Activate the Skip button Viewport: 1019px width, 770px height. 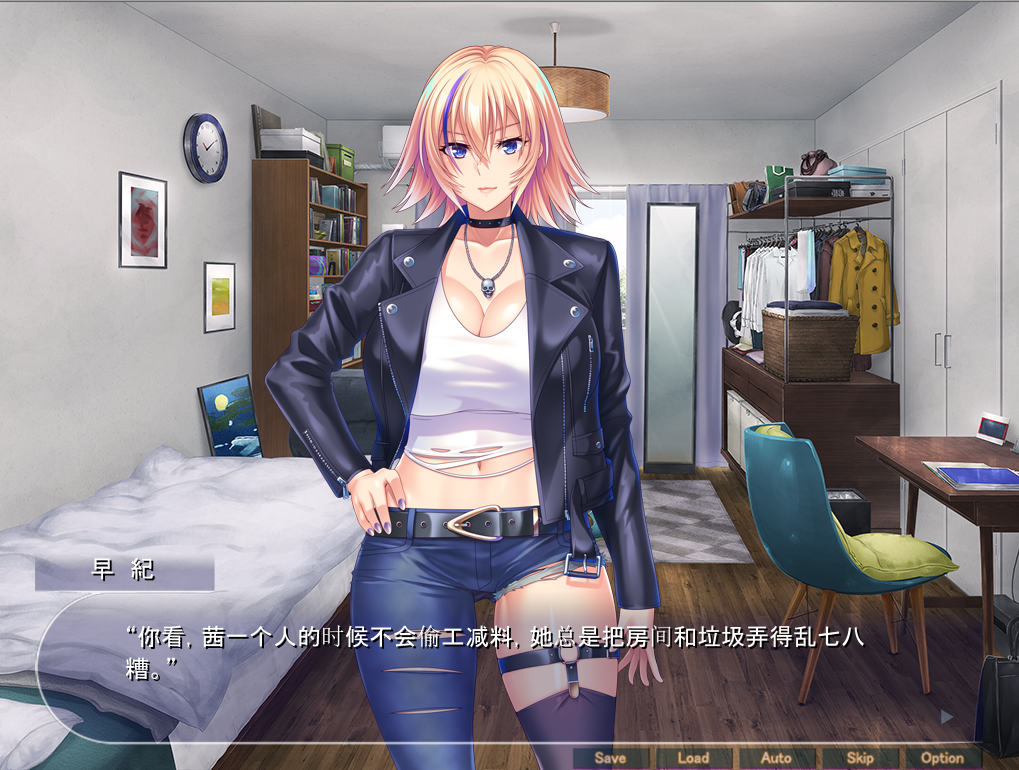click(x=860, y=758)
